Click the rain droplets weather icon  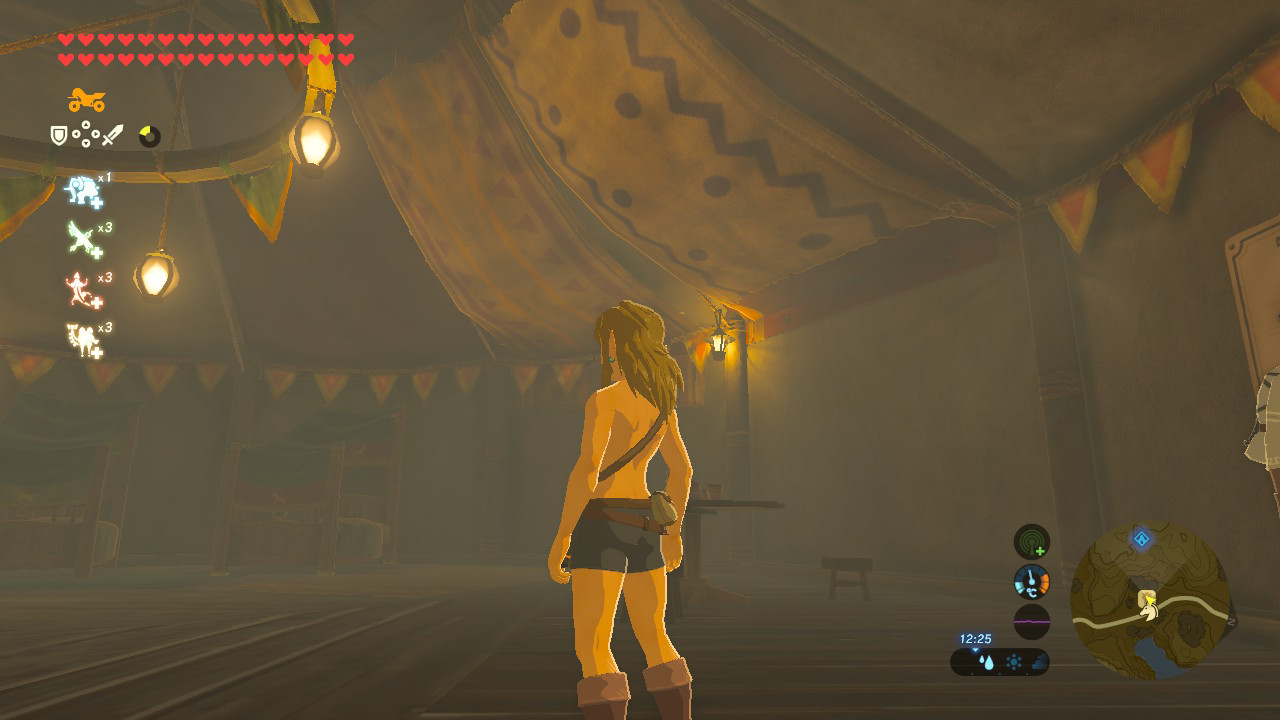(x=987, y=660)
